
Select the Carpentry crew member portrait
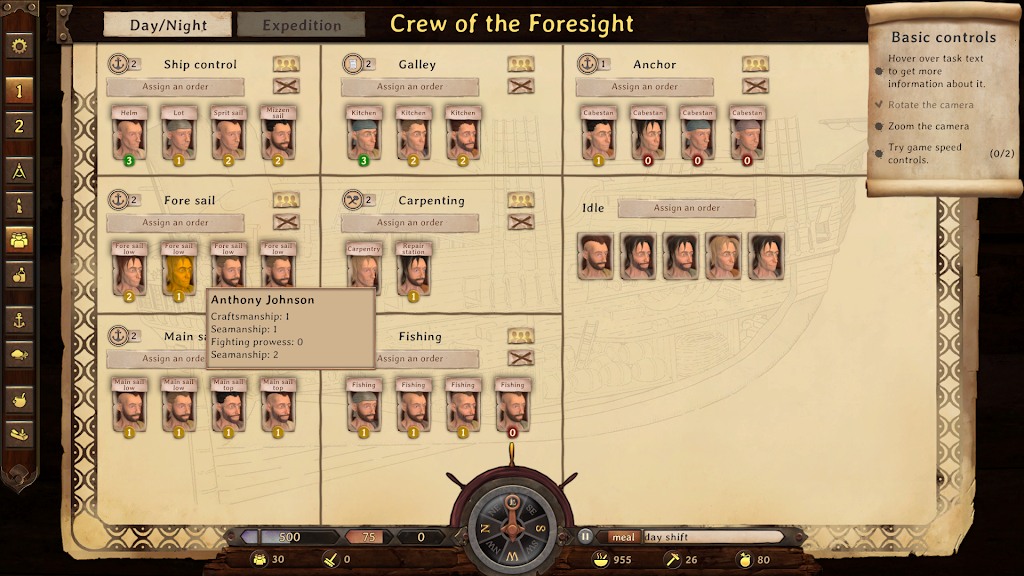point(364,272)
